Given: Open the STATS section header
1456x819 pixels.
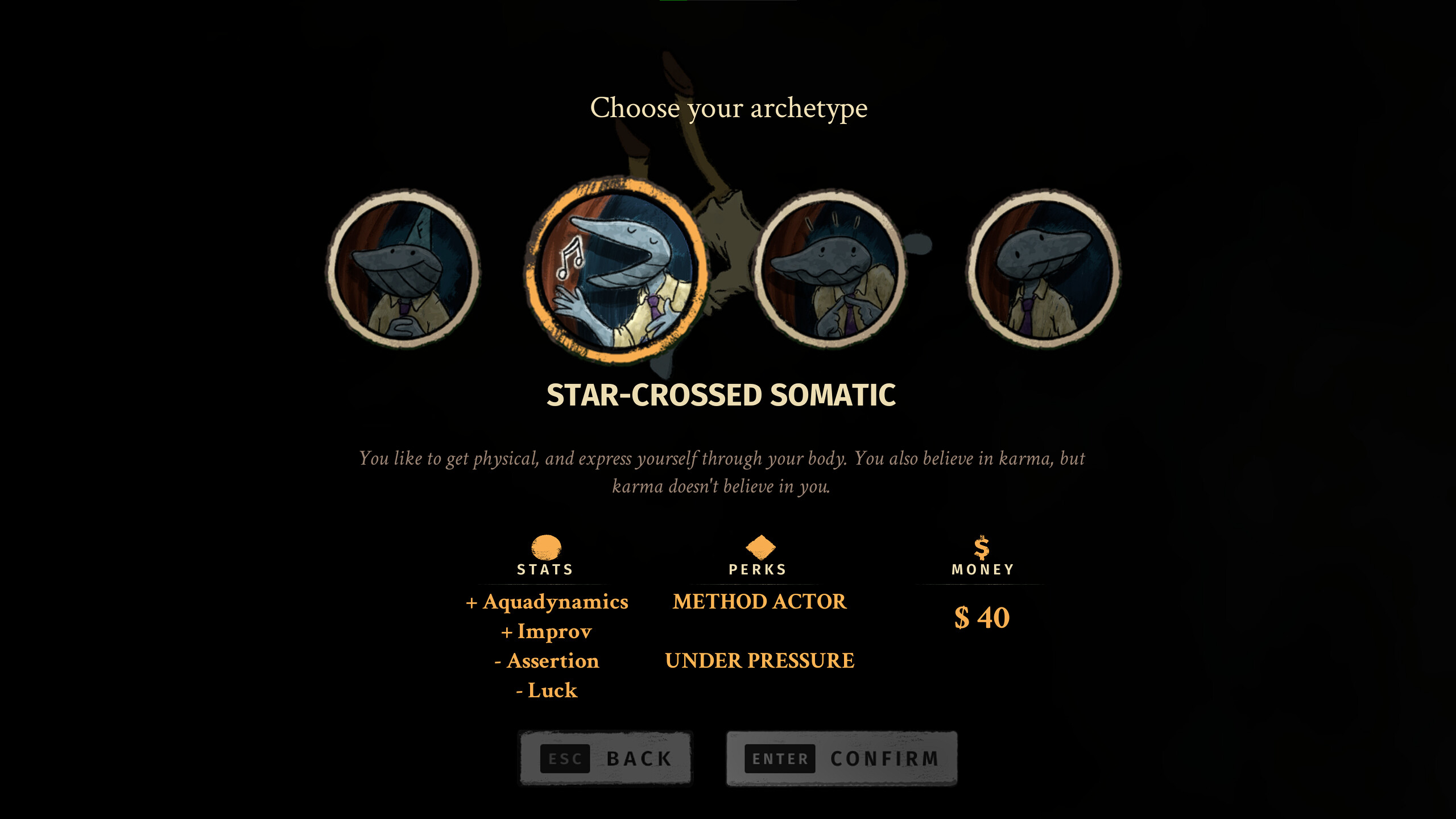Looking at the screenshot, I should click(x=545, y=569).
